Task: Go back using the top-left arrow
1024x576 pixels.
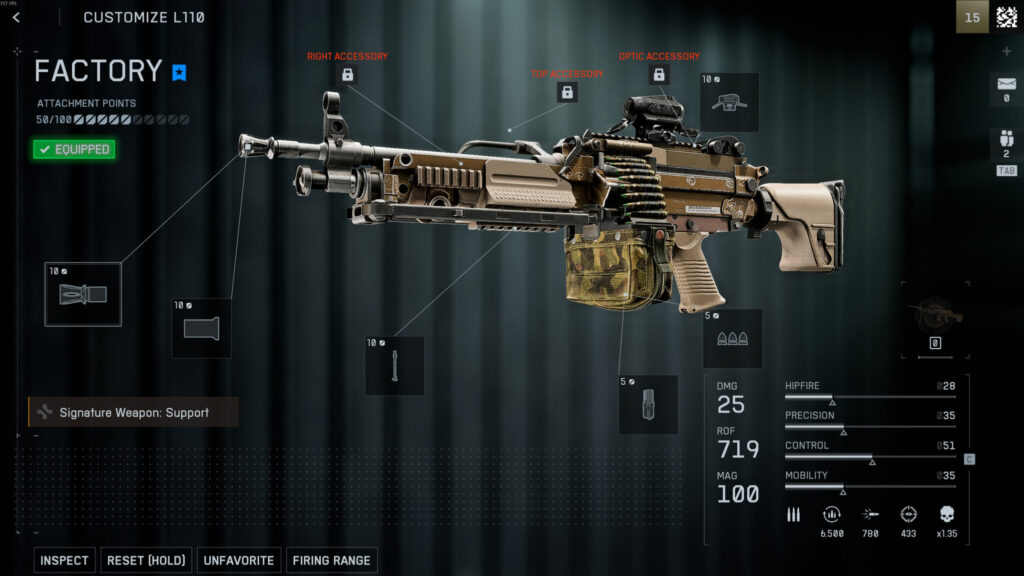Action: pos(17,17)
